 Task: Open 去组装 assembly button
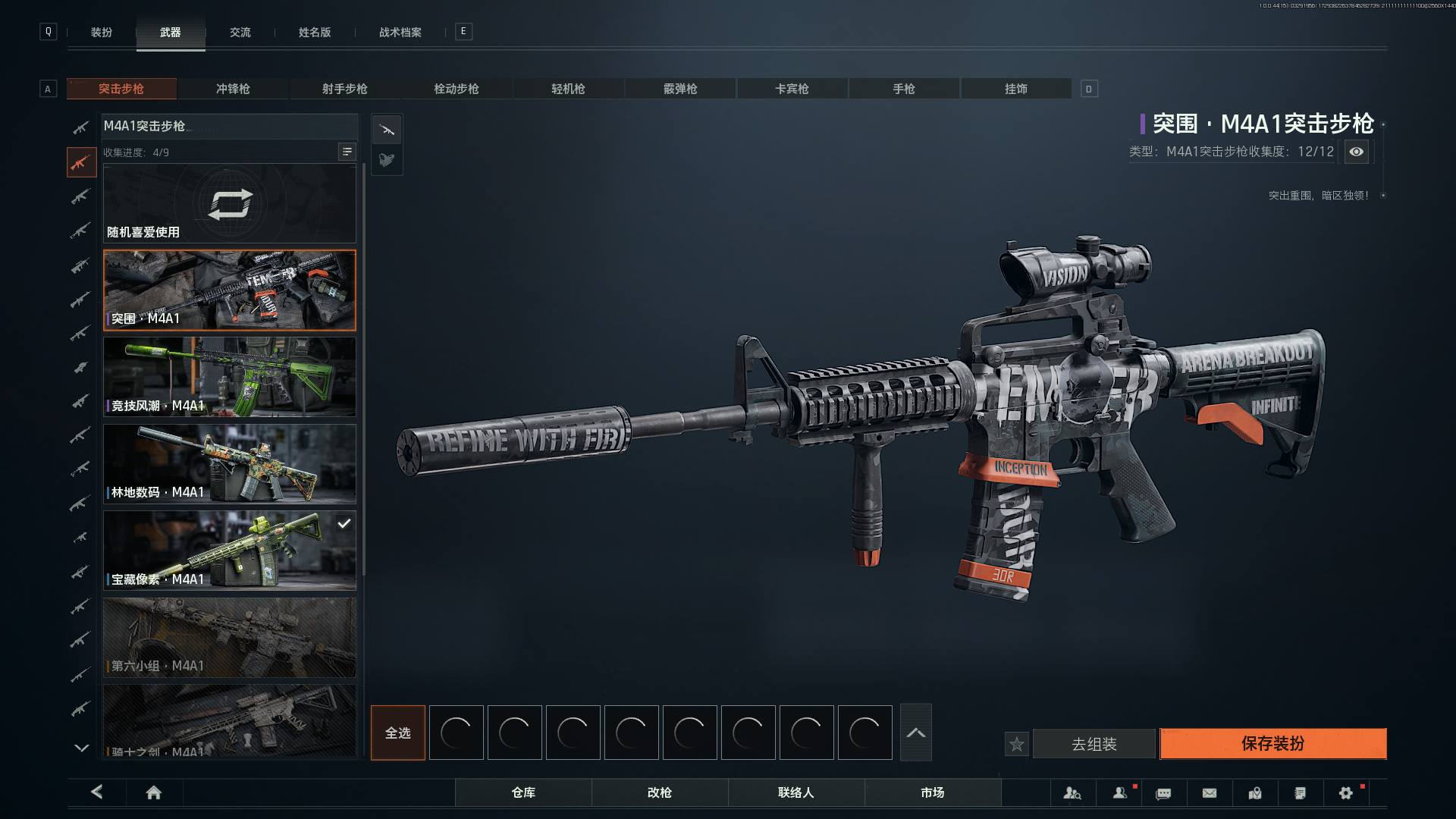(1094, 745)
